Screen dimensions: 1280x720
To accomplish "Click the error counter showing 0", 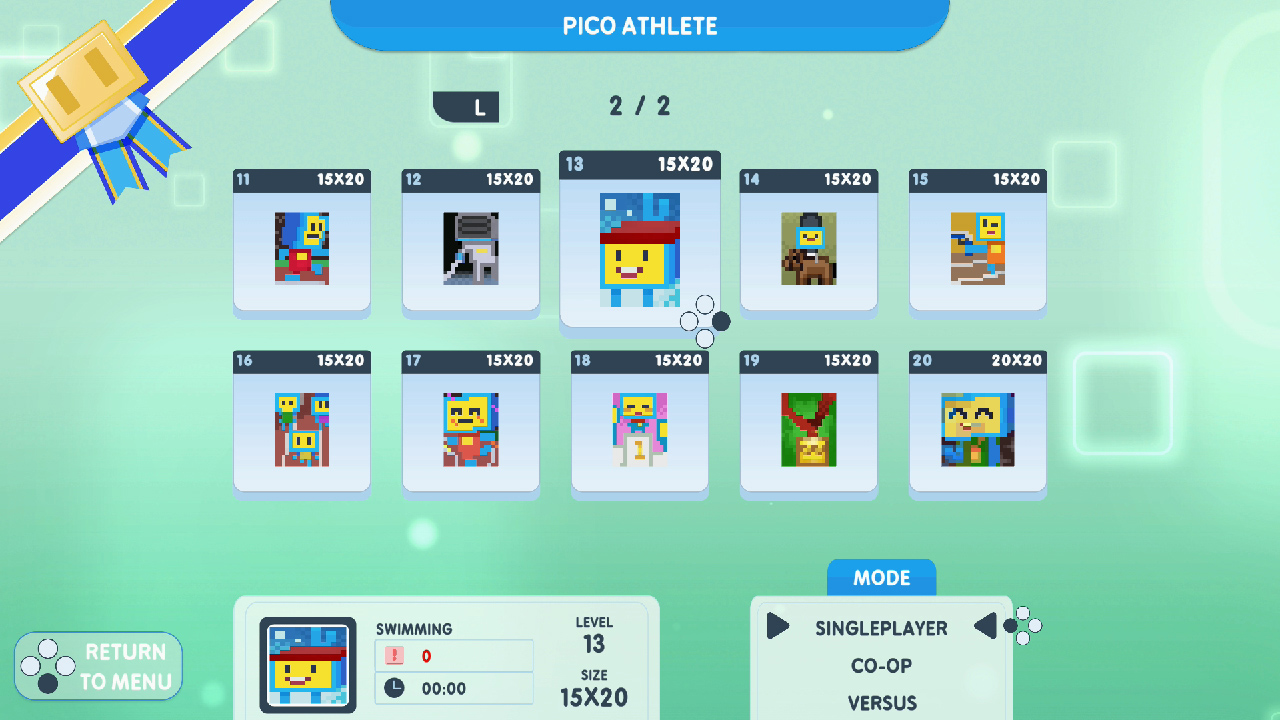I will pos(454,655).
